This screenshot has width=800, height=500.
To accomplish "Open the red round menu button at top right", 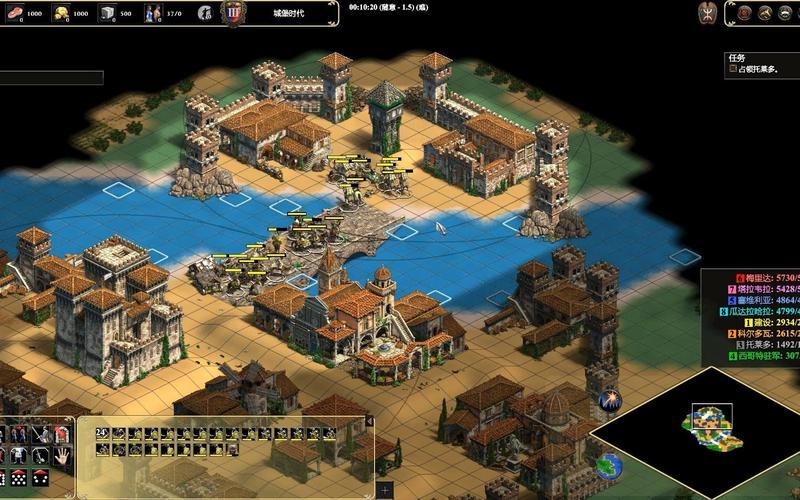I will 743,12.
